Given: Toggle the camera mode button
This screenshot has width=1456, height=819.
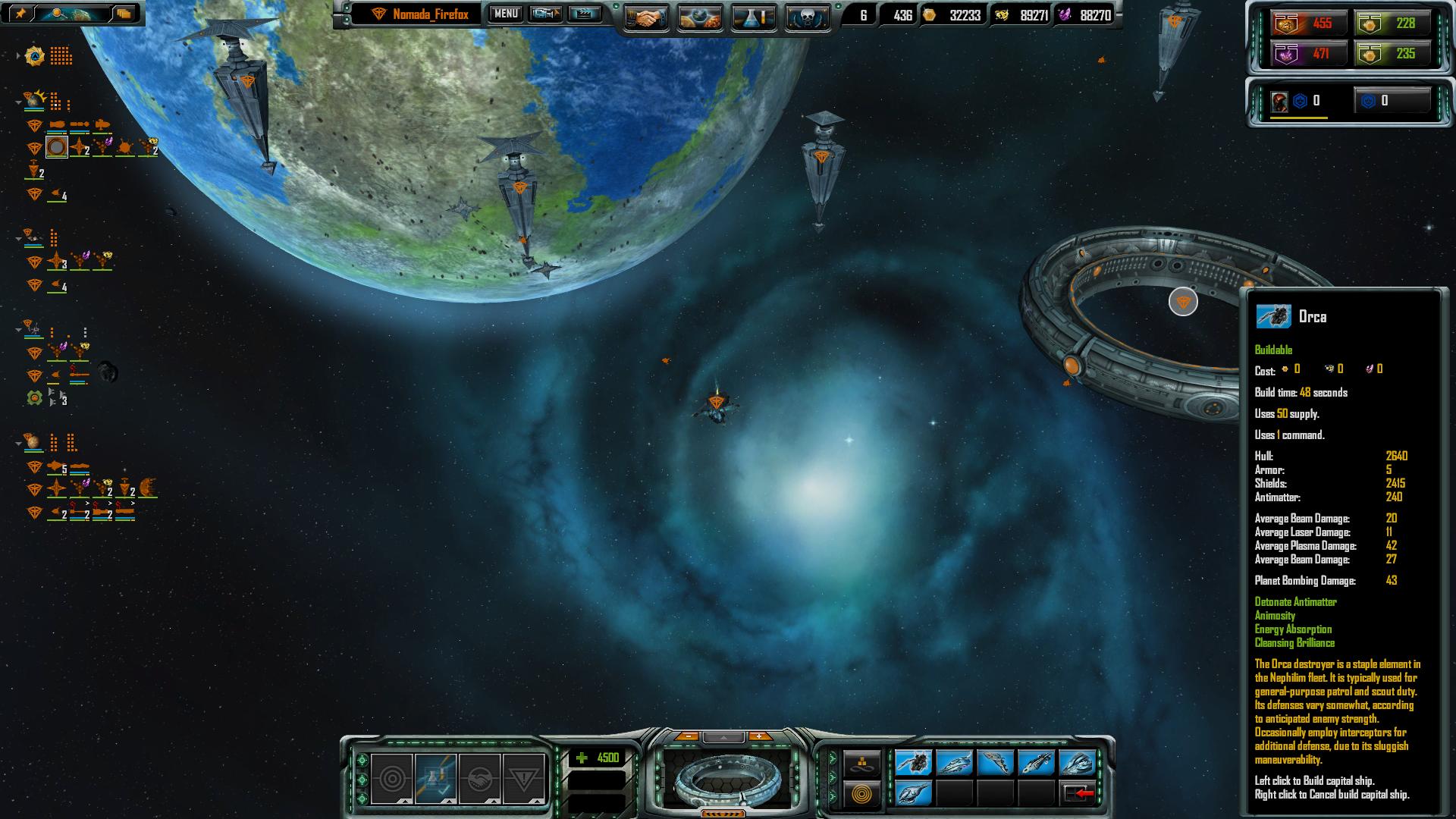Looking at the screenshot, I should 545,14.
